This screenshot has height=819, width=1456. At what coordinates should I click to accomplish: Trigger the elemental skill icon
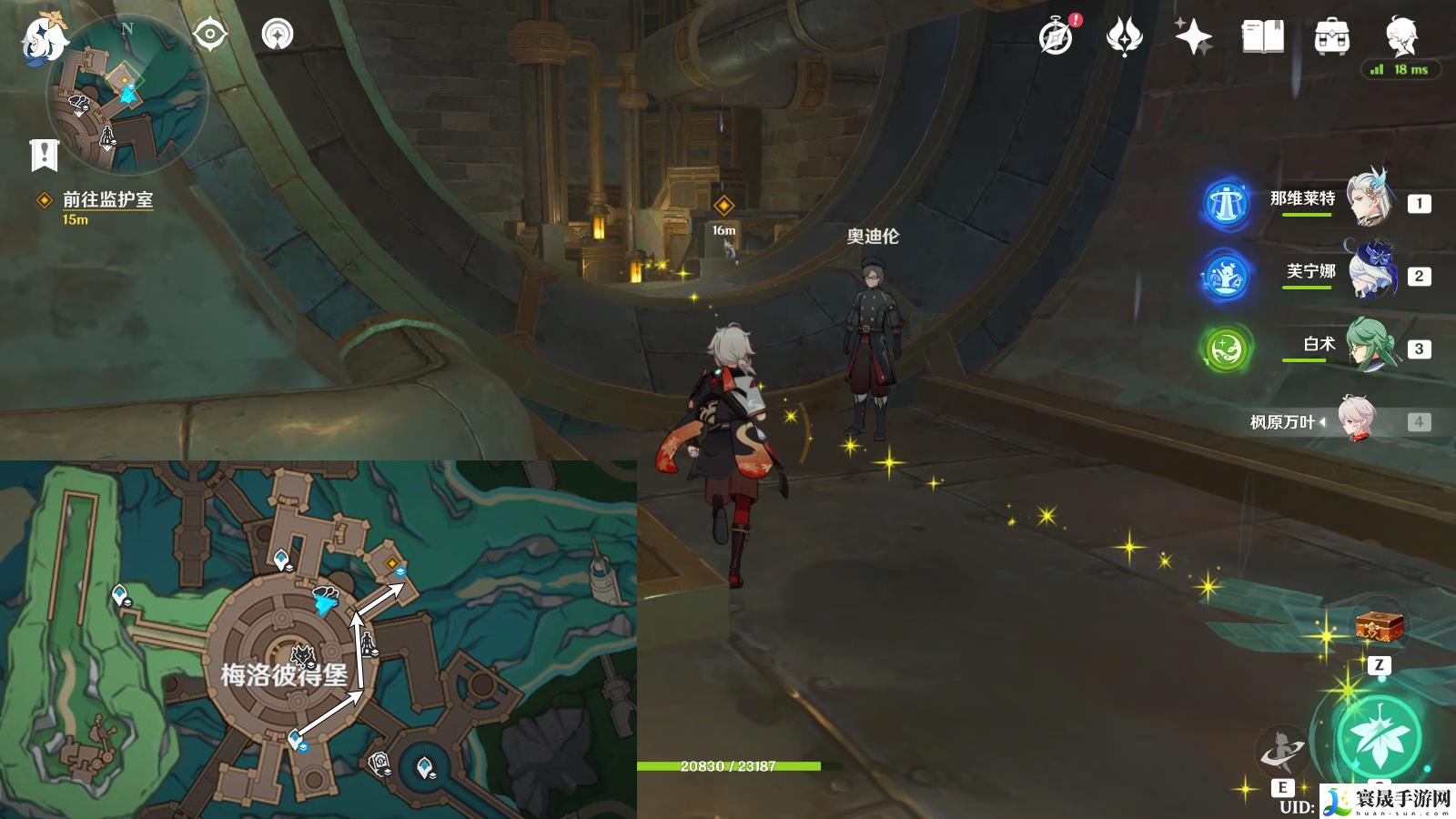1281,752
